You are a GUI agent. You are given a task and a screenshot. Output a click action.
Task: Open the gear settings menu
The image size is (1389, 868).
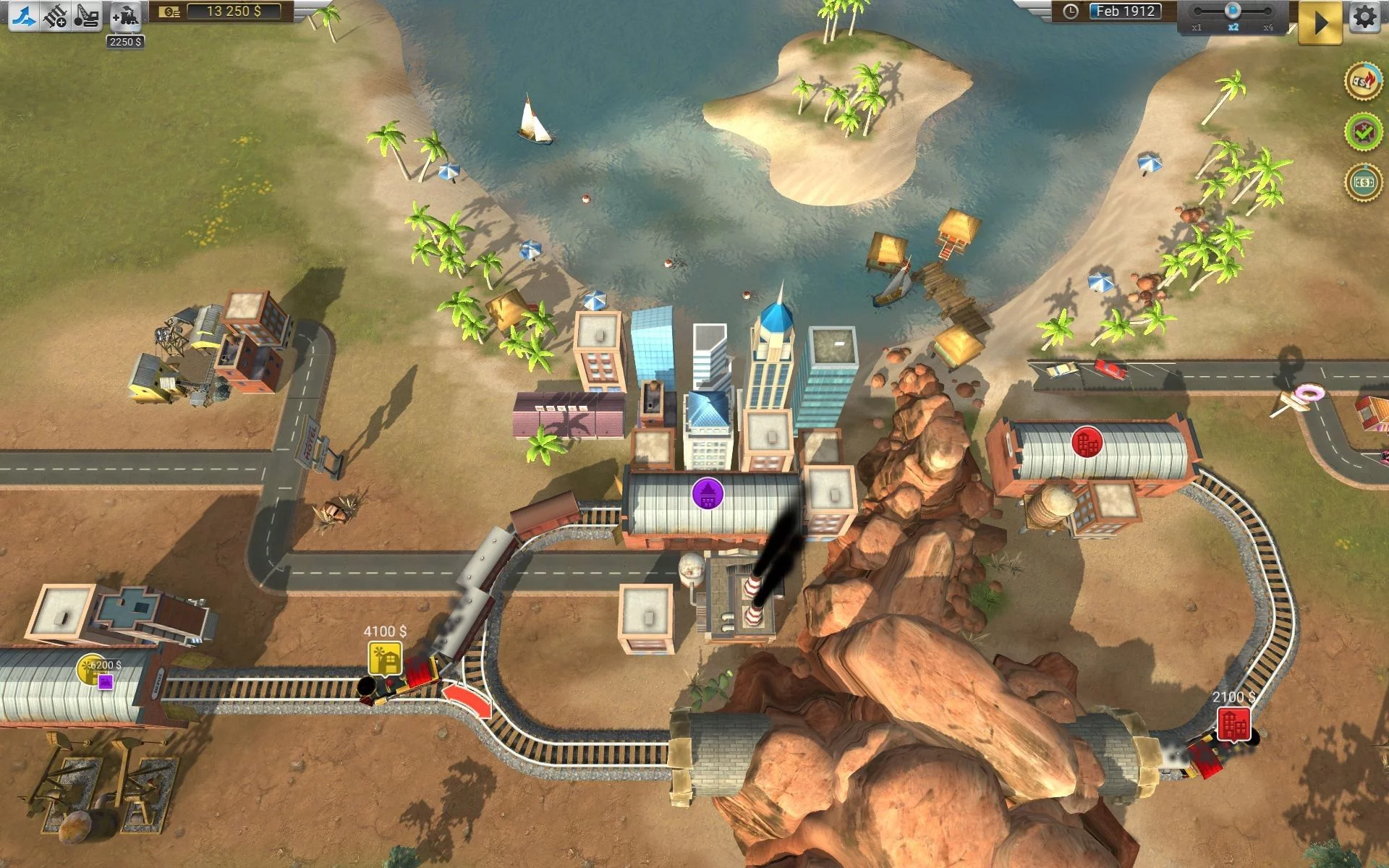coord(1364,17)
